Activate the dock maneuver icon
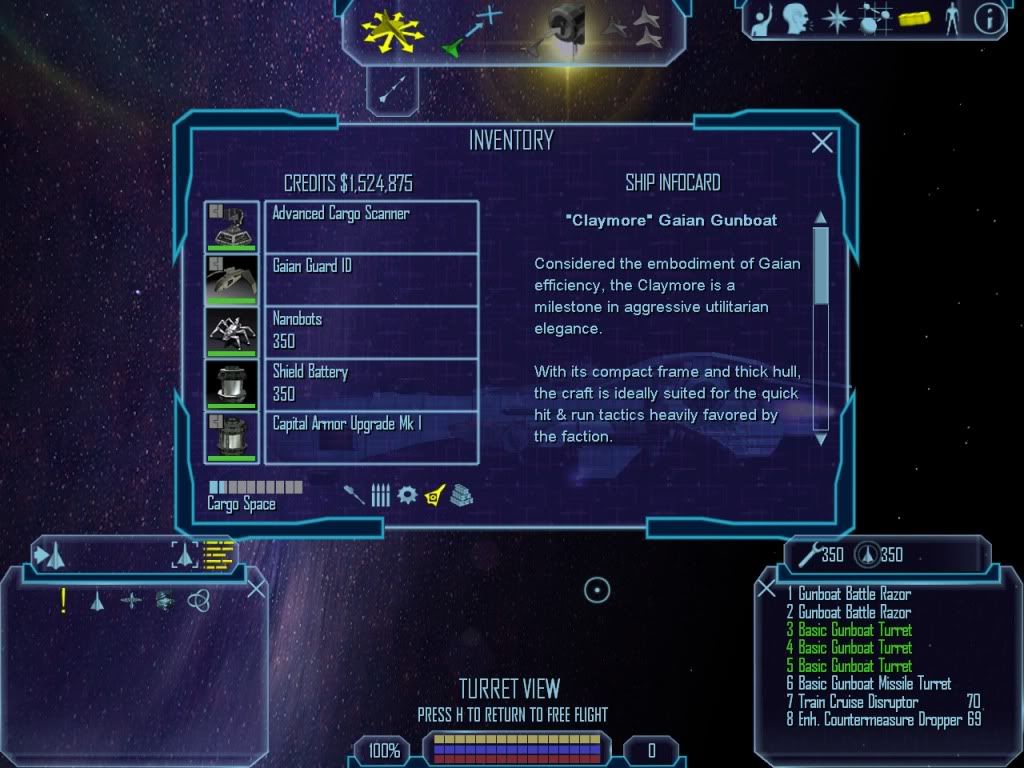The width and height of the screenshot is (1024, 768). pyautogui.click(x=563, y=28)
